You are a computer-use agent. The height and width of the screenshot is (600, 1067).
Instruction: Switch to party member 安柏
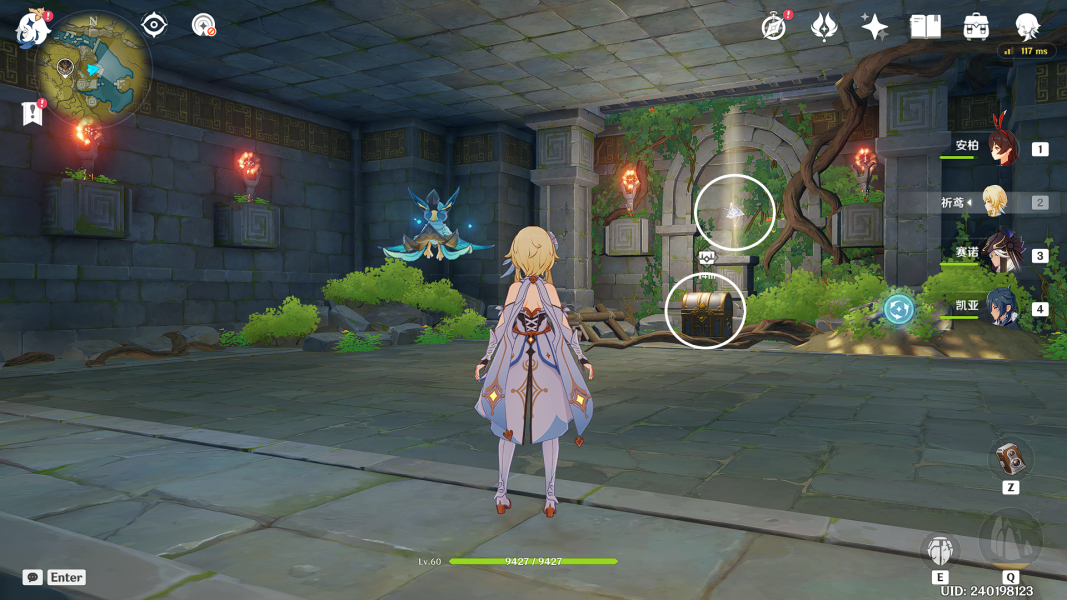click(x=1000, y=148)
